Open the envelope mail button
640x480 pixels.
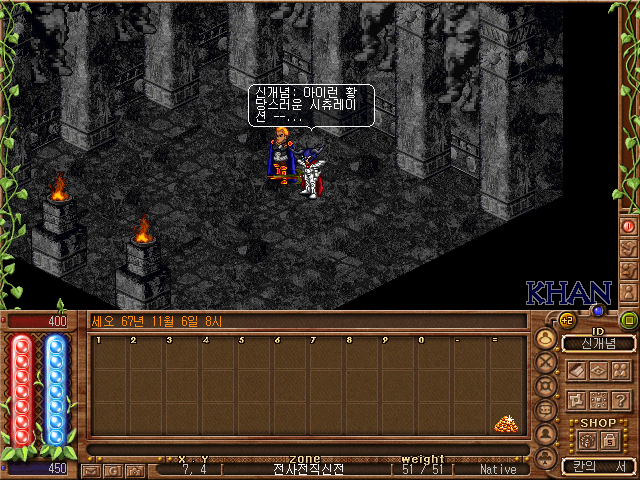91,469
